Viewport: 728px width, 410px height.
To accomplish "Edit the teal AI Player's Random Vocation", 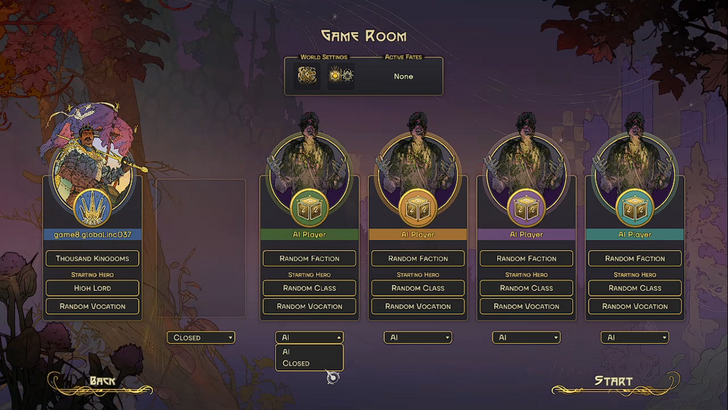I will click(635, 306).
